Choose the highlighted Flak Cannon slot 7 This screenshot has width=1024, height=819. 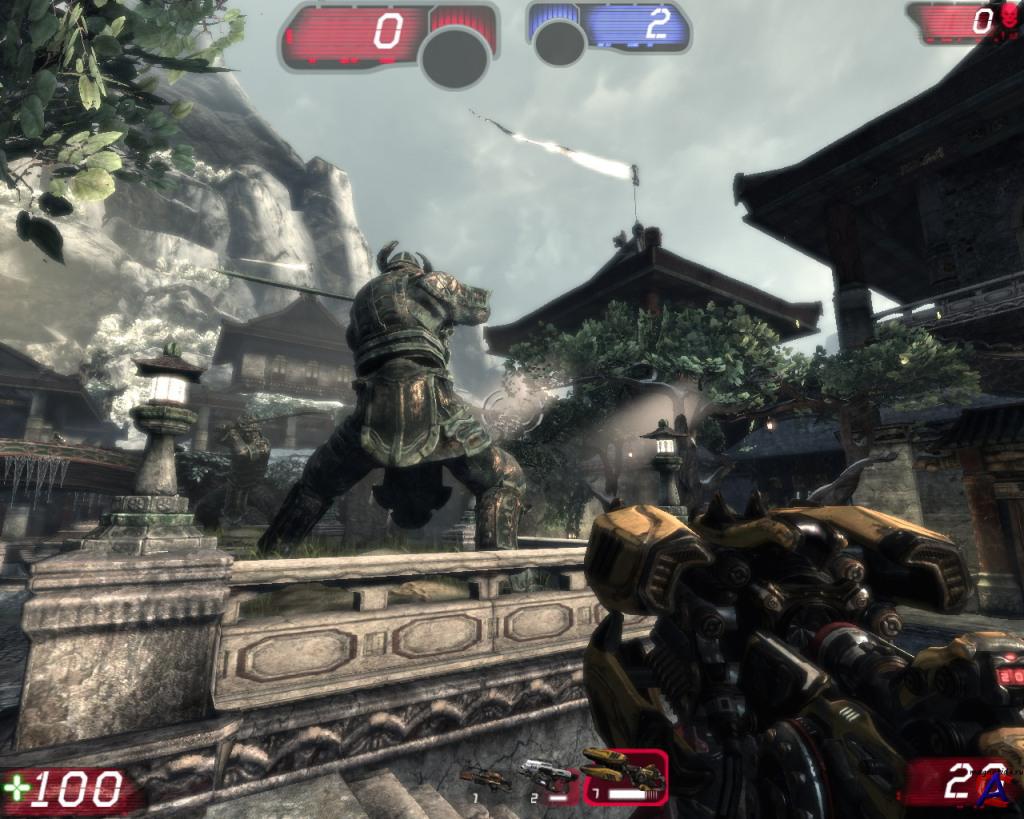click(624, 774)
